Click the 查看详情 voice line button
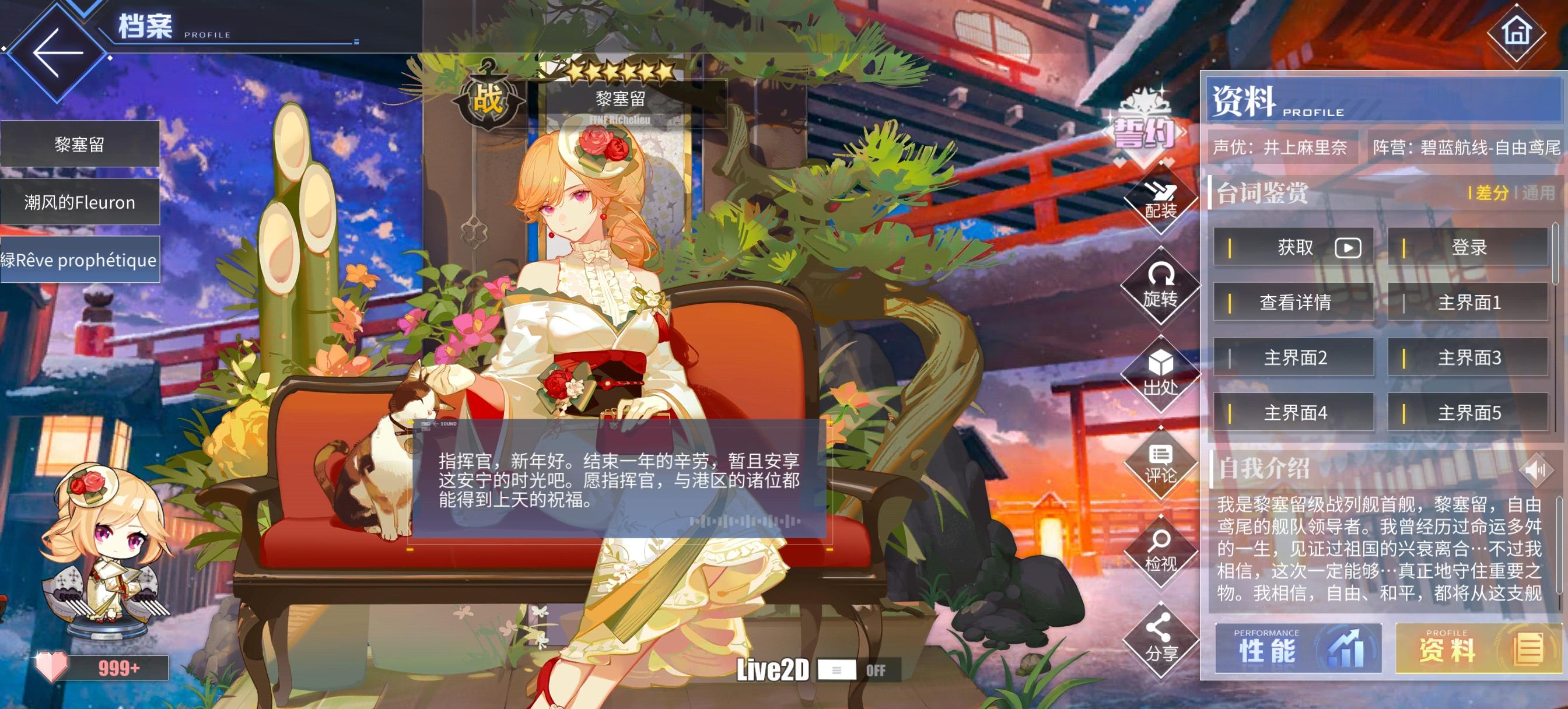 (1293, 303)
